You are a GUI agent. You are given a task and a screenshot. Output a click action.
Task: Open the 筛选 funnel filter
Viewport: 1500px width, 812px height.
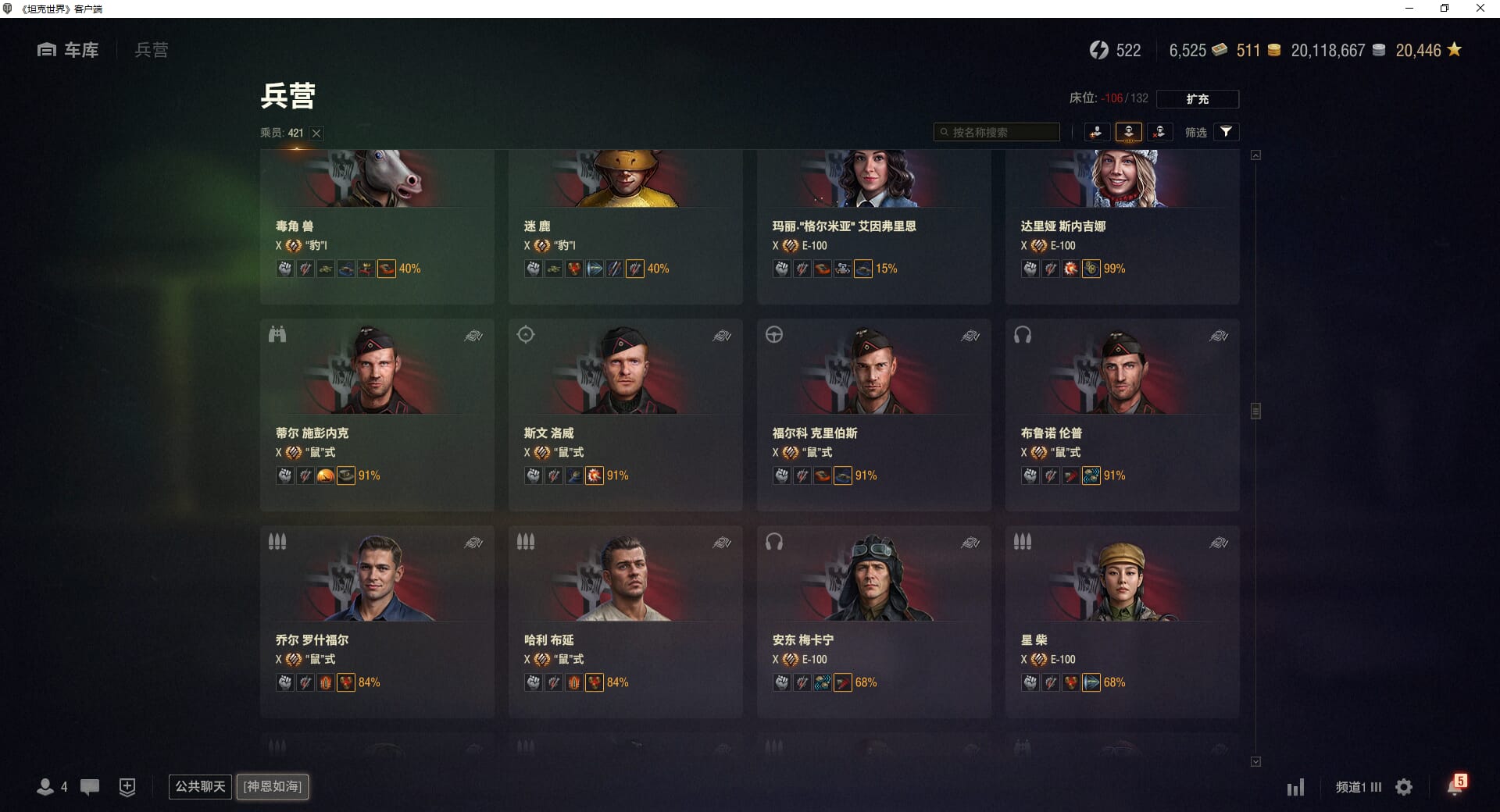point(1226,132)
